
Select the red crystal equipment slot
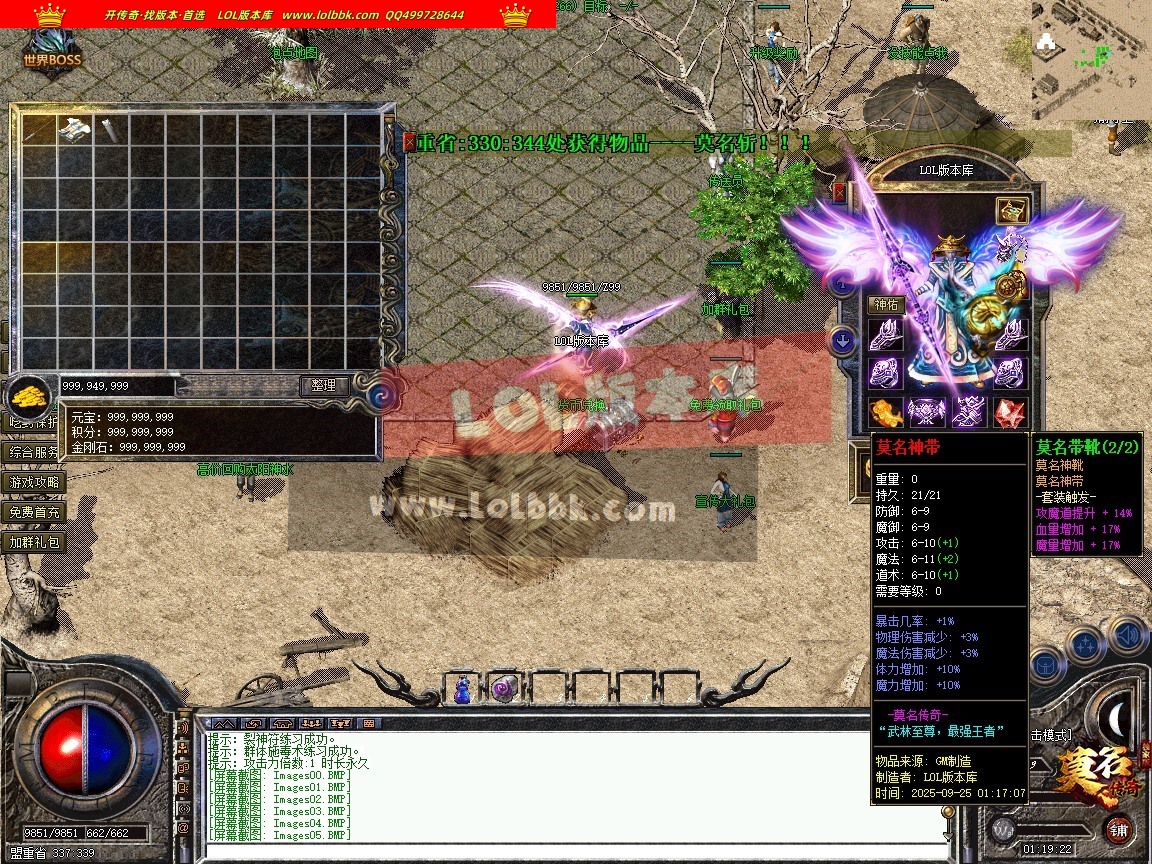pos(1008,411)
